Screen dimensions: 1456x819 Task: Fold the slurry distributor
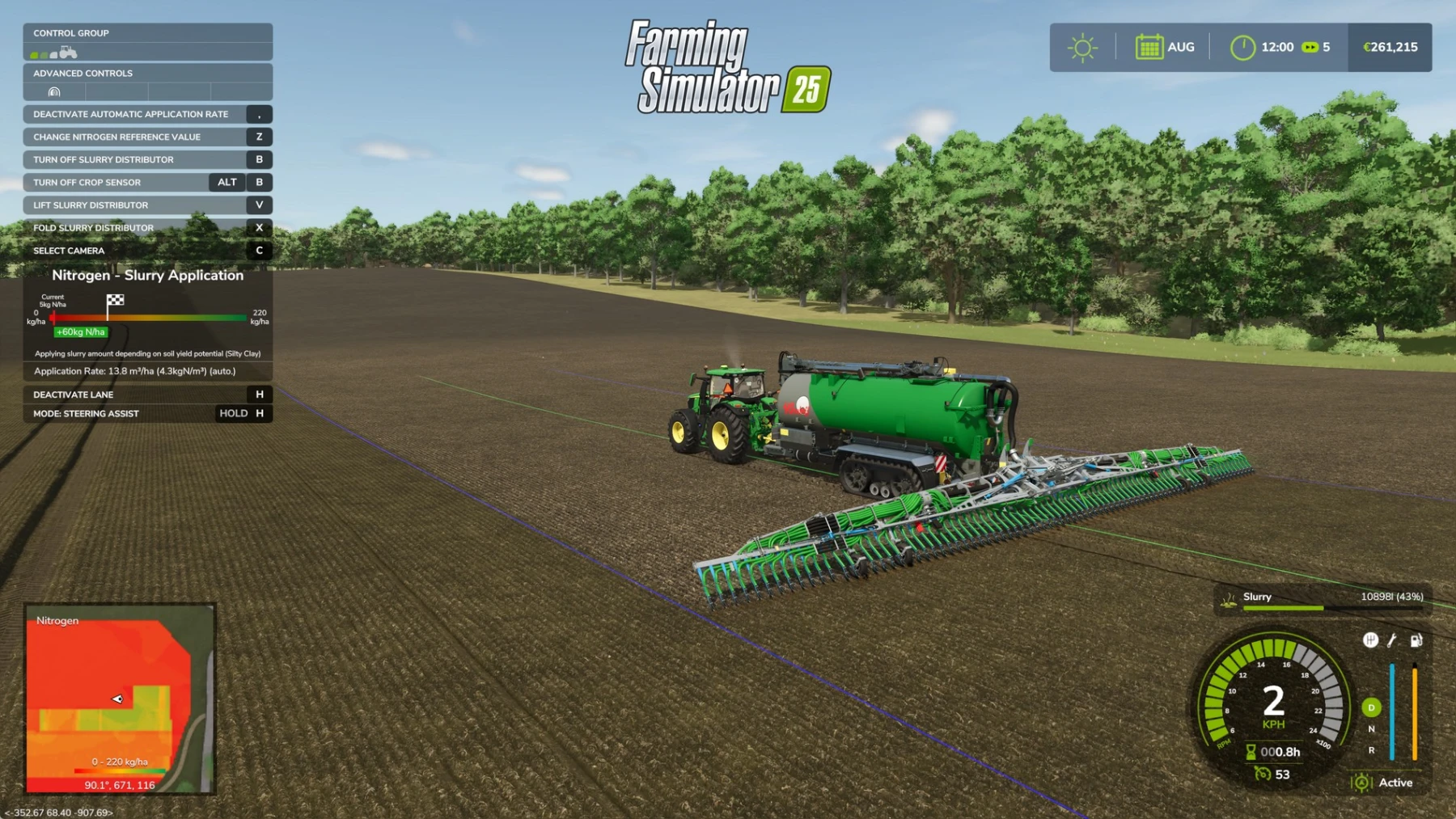[x=92, y=227]
